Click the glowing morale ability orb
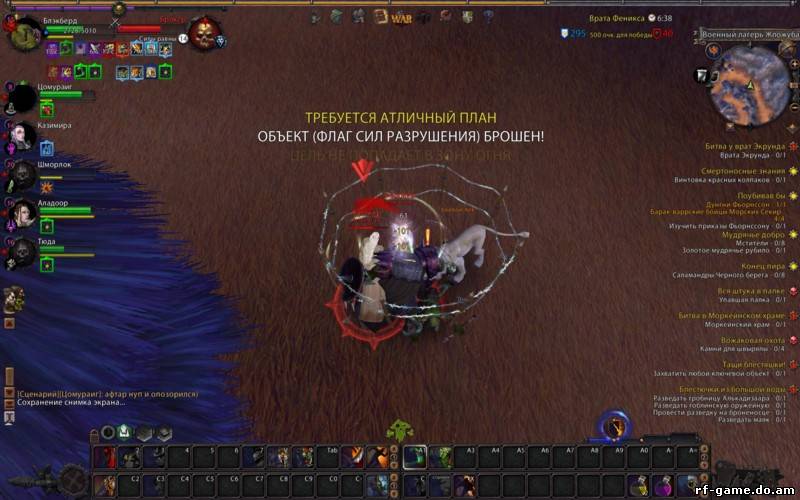 coord(616,427)
